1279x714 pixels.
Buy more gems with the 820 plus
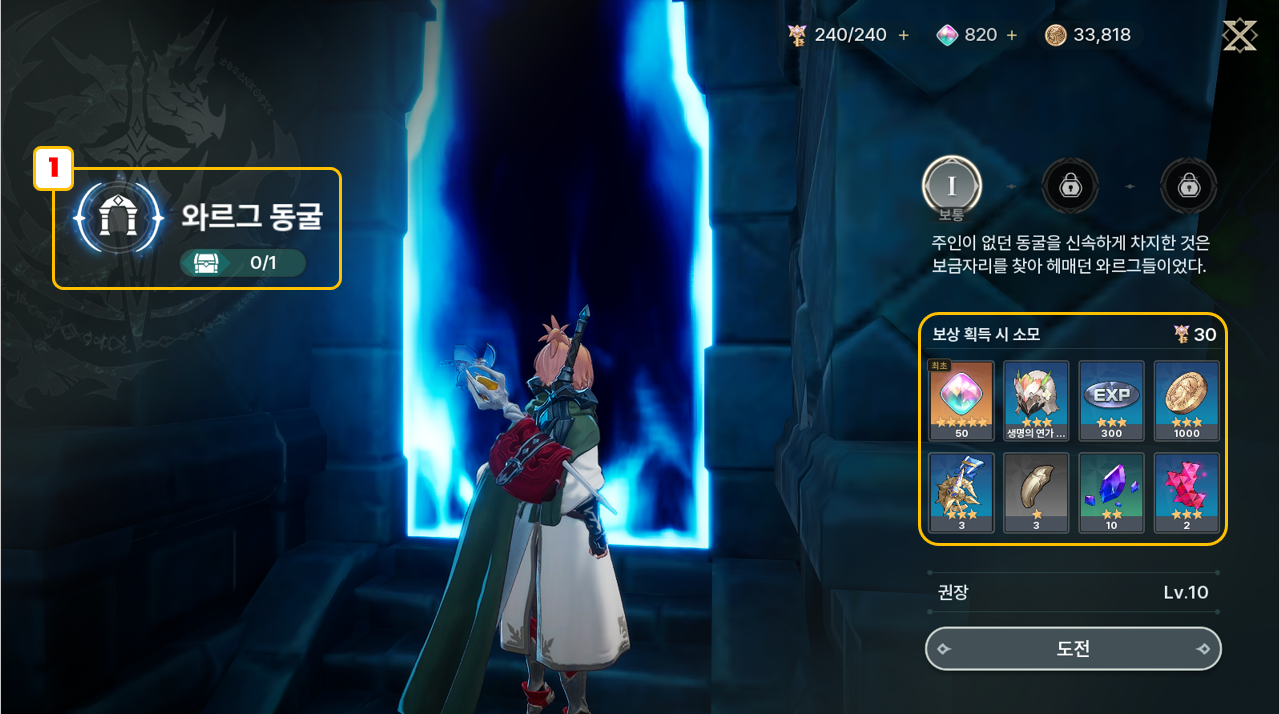point(1011,35)
